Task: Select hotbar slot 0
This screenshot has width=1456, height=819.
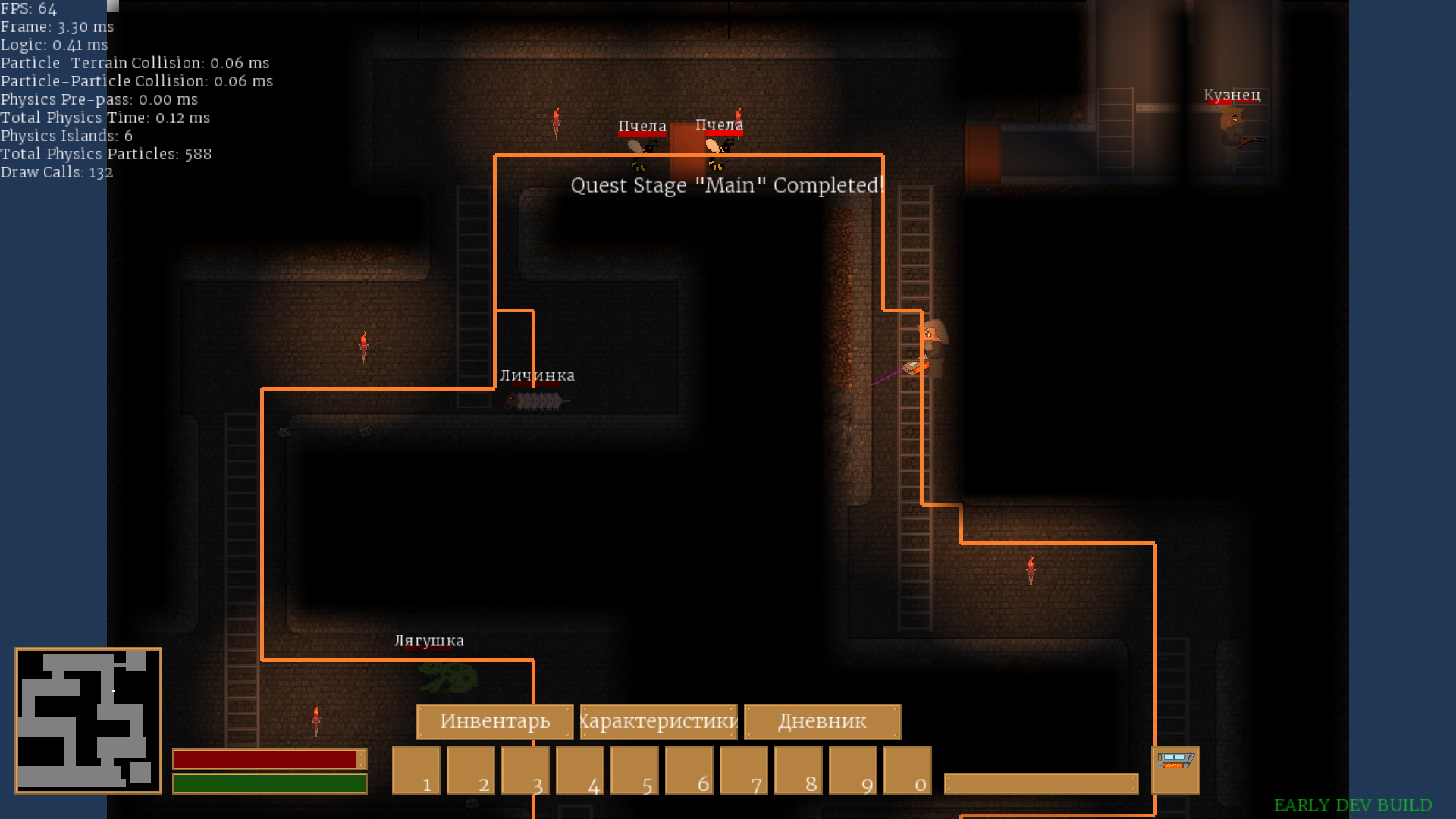Action: coord(908,770)
